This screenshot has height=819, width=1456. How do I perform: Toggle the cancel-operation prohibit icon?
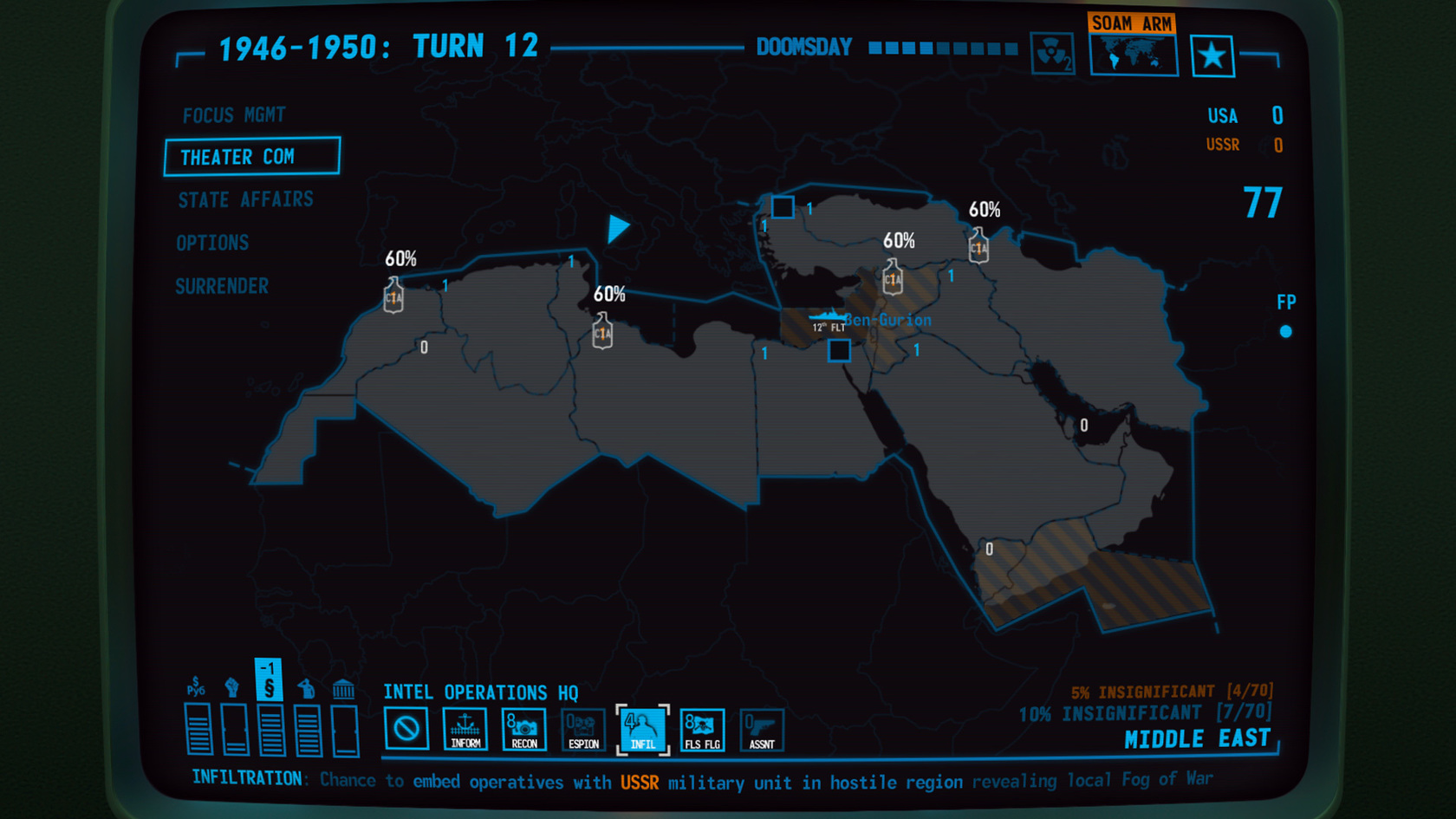click(406, 729)
